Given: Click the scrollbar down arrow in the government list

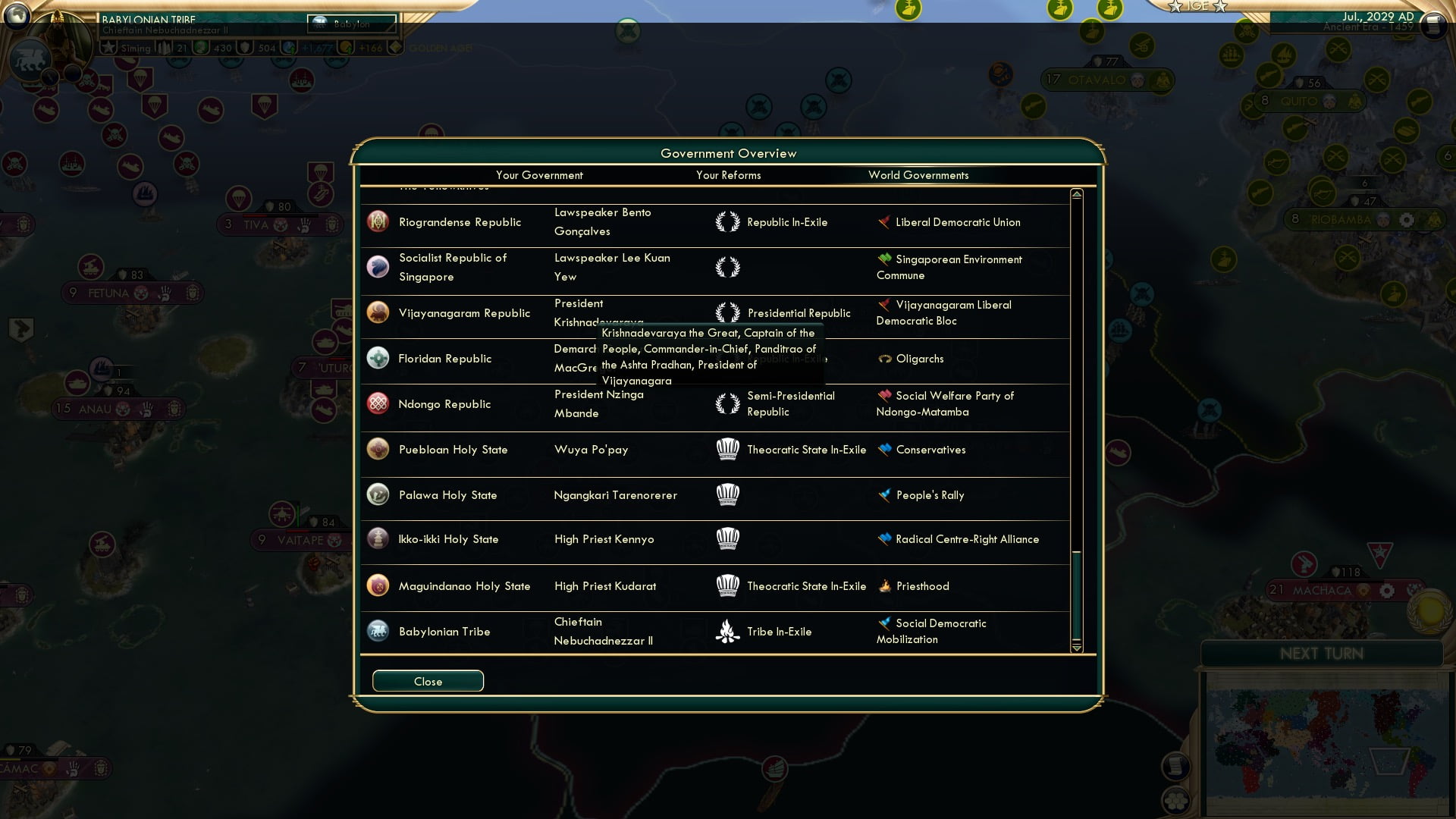Looking at the screenshot, I should pyautogui.click(x=1075, y=649).
